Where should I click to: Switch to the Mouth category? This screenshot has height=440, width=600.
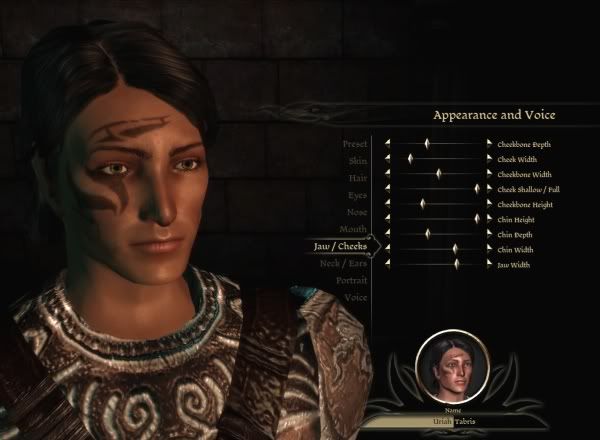[x=354, y=229]
